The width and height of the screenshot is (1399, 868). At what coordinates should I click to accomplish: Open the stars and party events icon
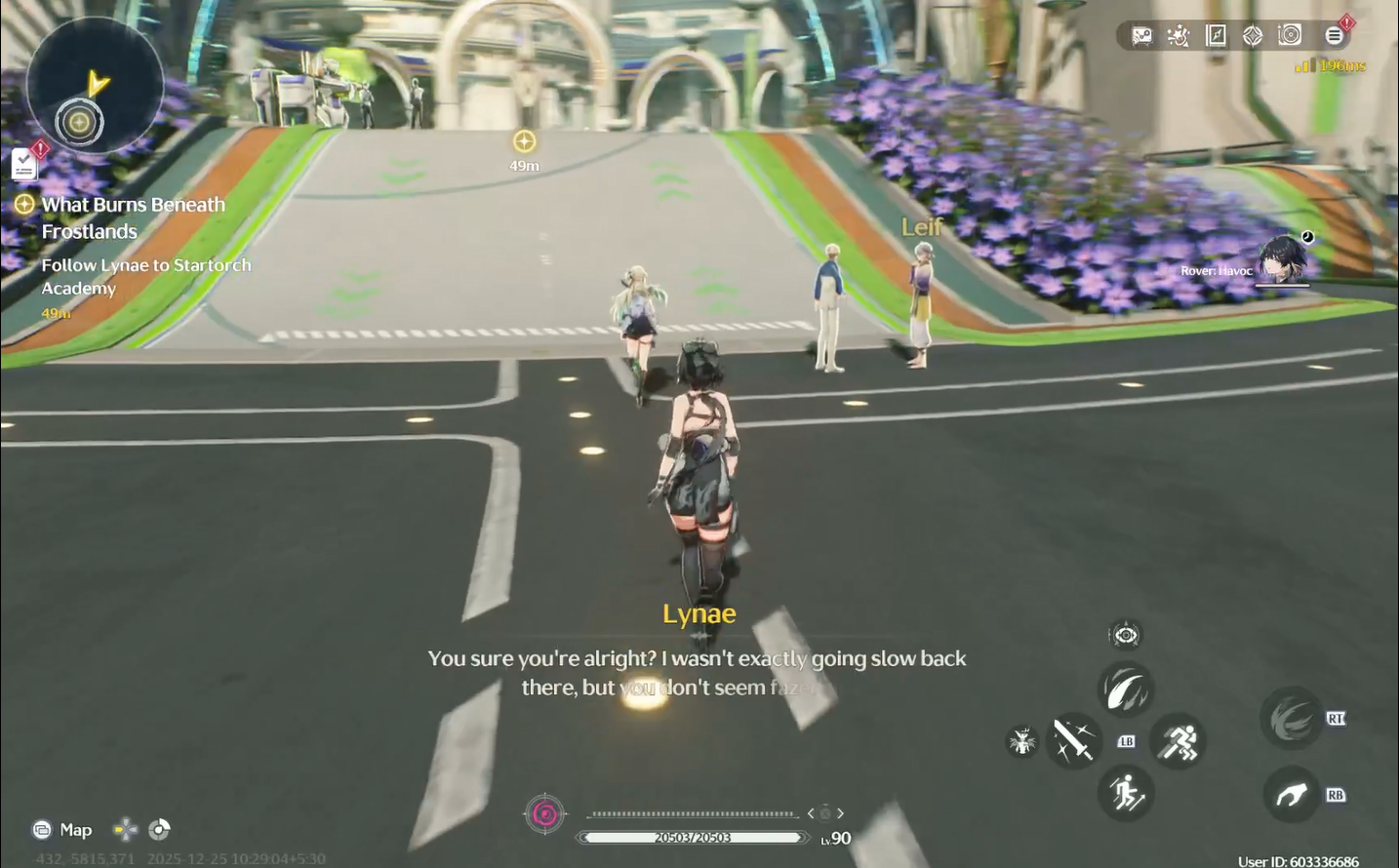click(x=1179, y=36)
